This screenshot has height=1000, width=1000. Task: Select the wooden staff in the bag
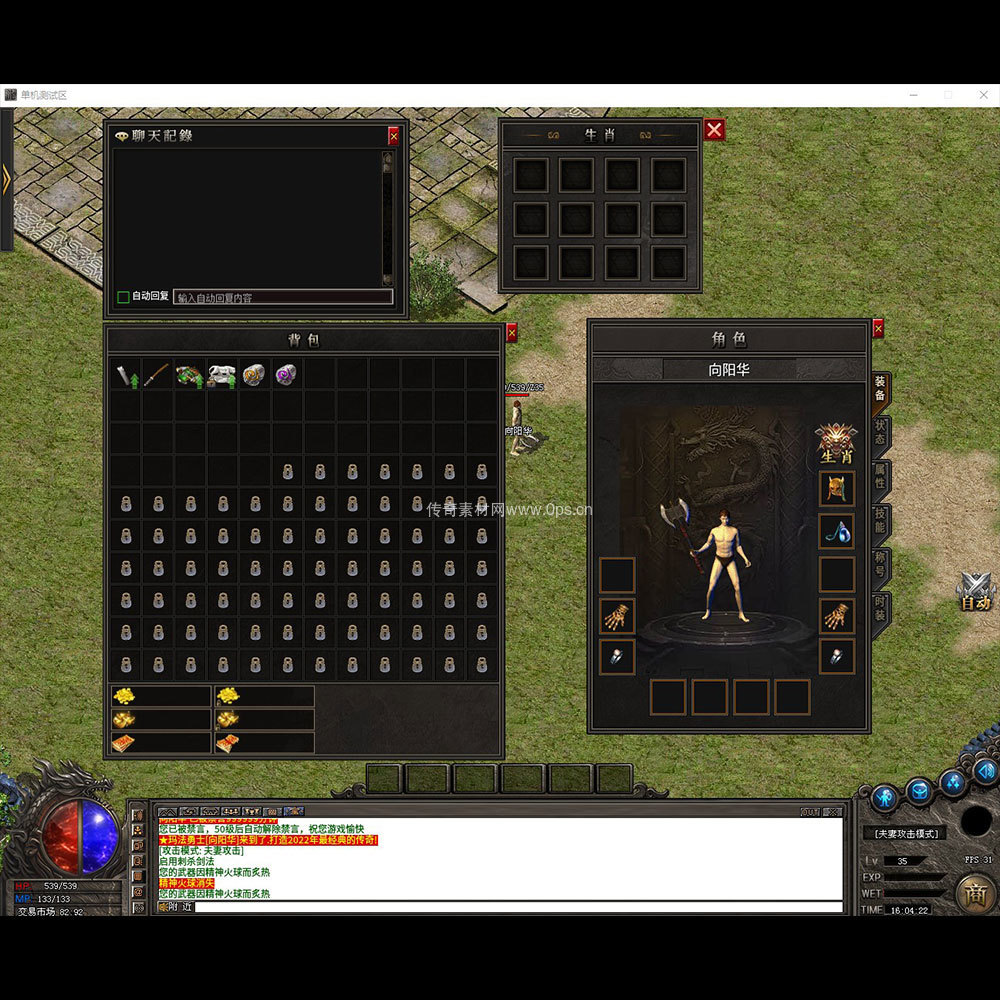click(157, 375)
